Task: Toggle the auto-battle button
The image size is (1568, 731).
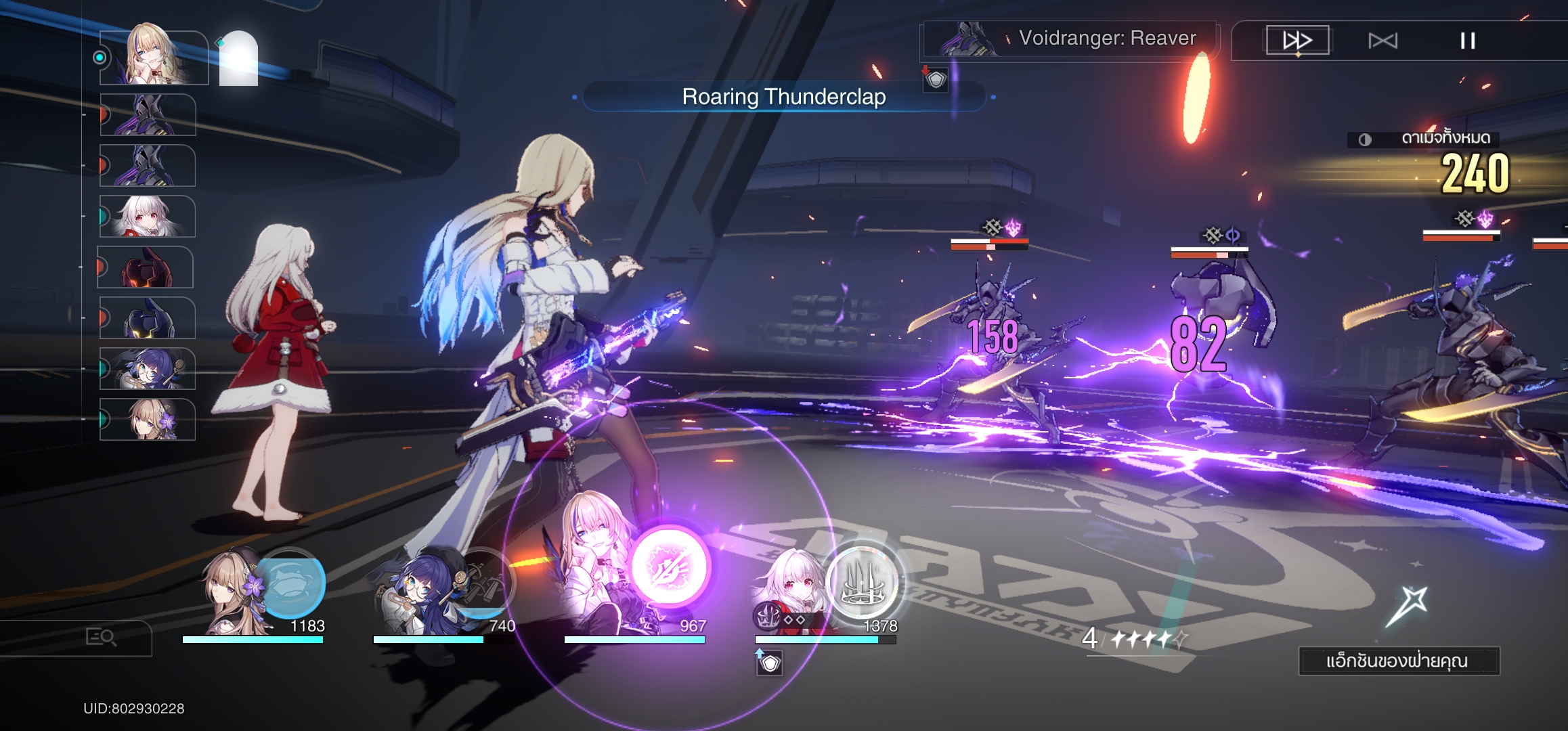Action: click(1382, 41)
